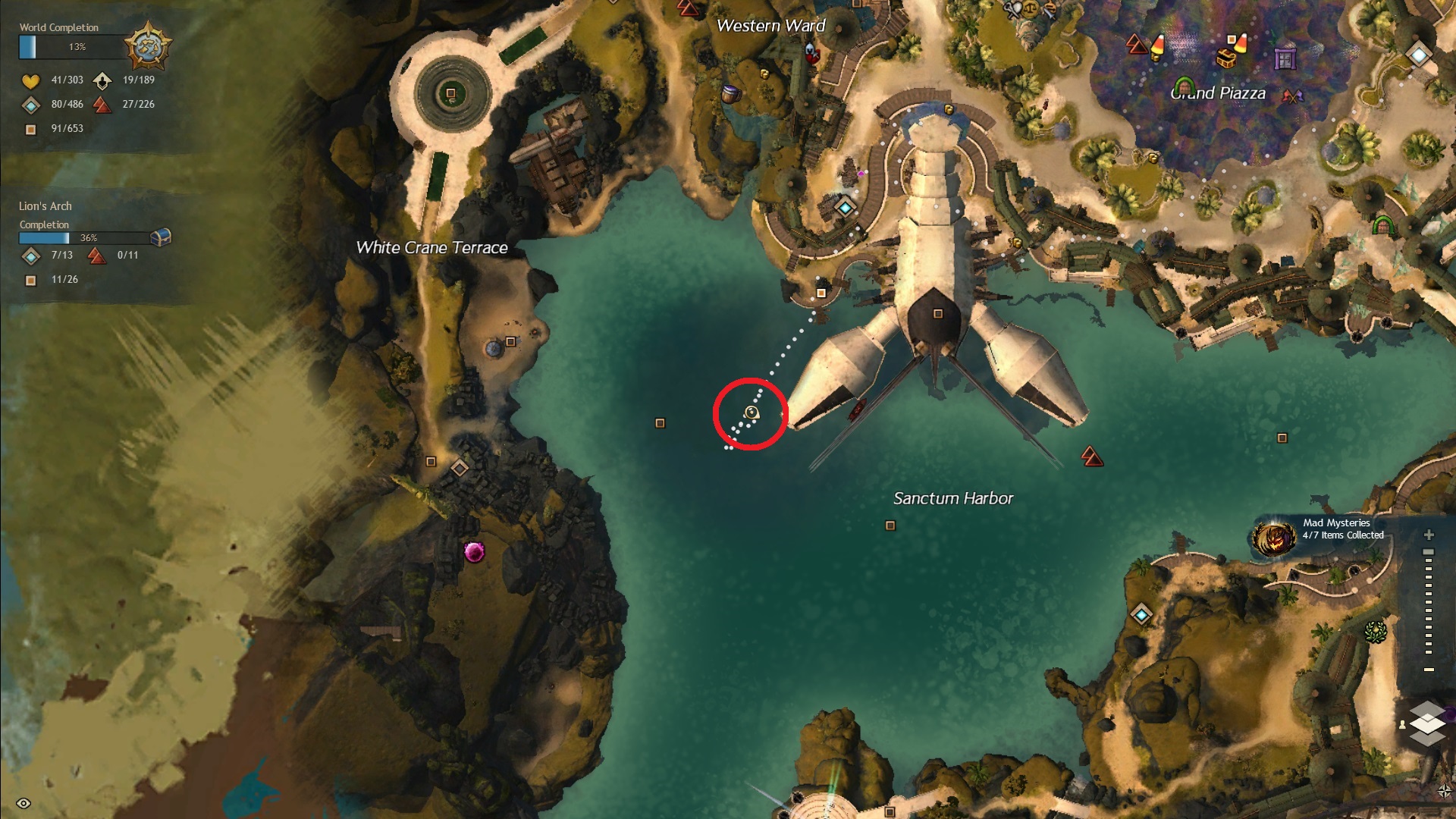1456x819 pixels.
Task: Click the beer mug marker near Western Ward
Action: tap(730, 93)
